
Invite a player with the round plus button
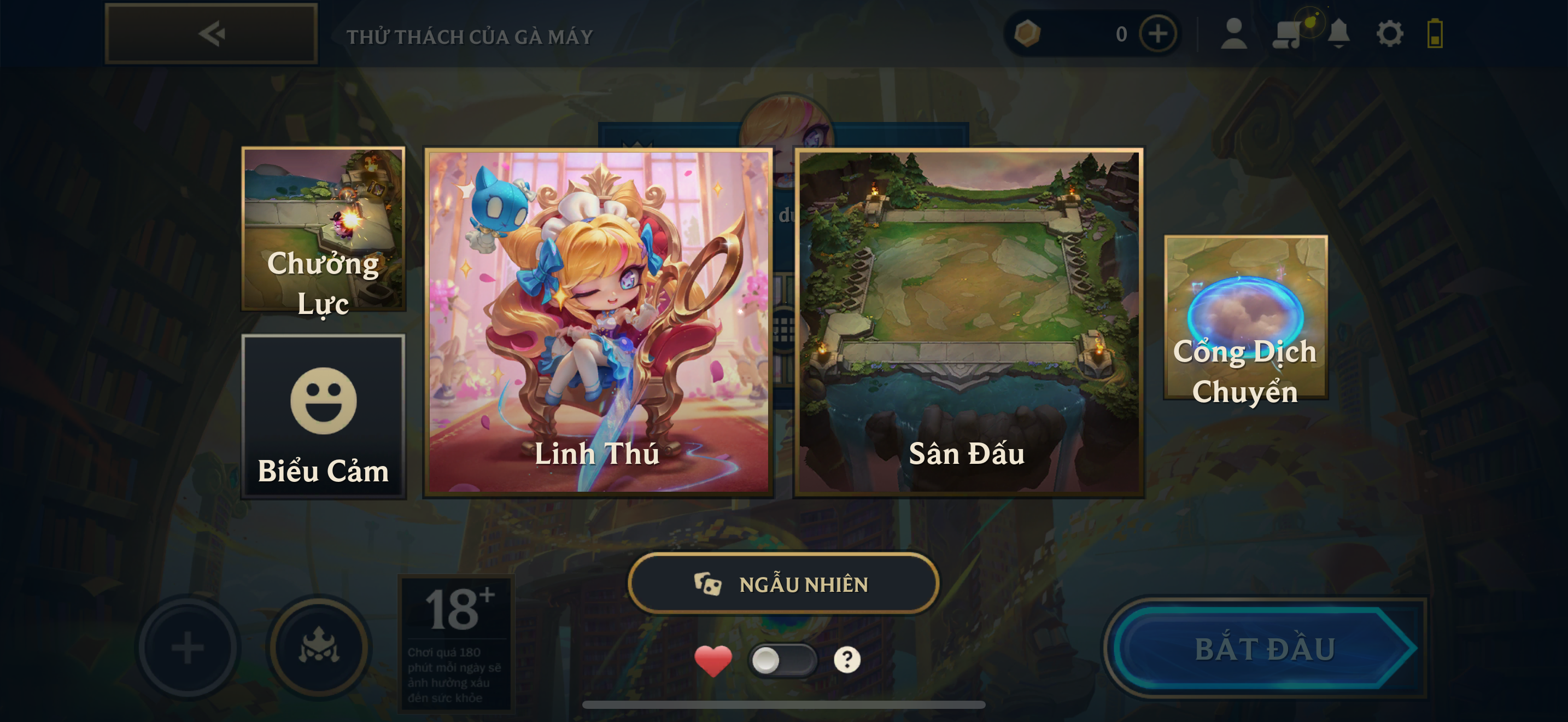[x=188, y=647]
